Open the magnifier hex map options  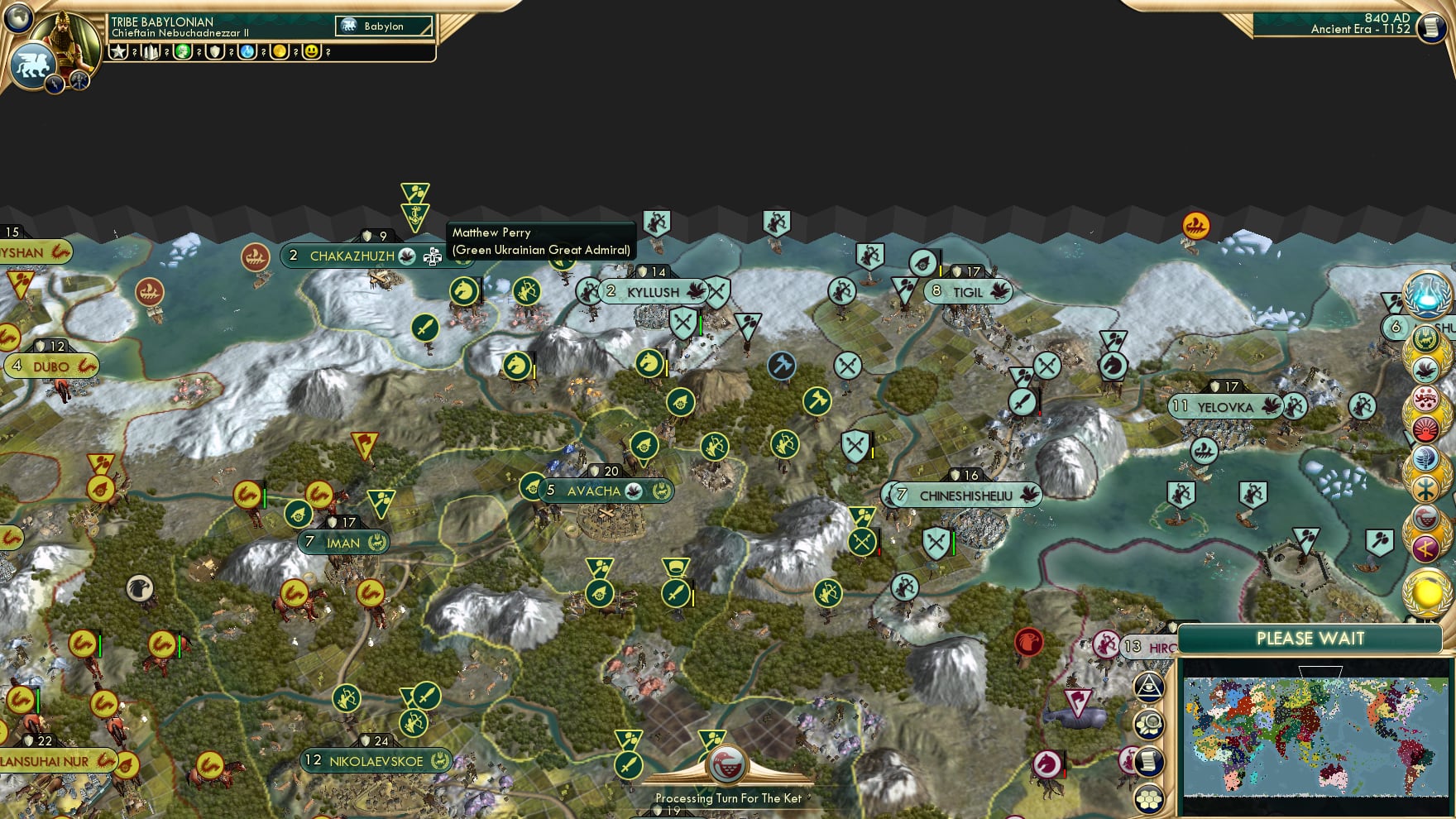1149,724
